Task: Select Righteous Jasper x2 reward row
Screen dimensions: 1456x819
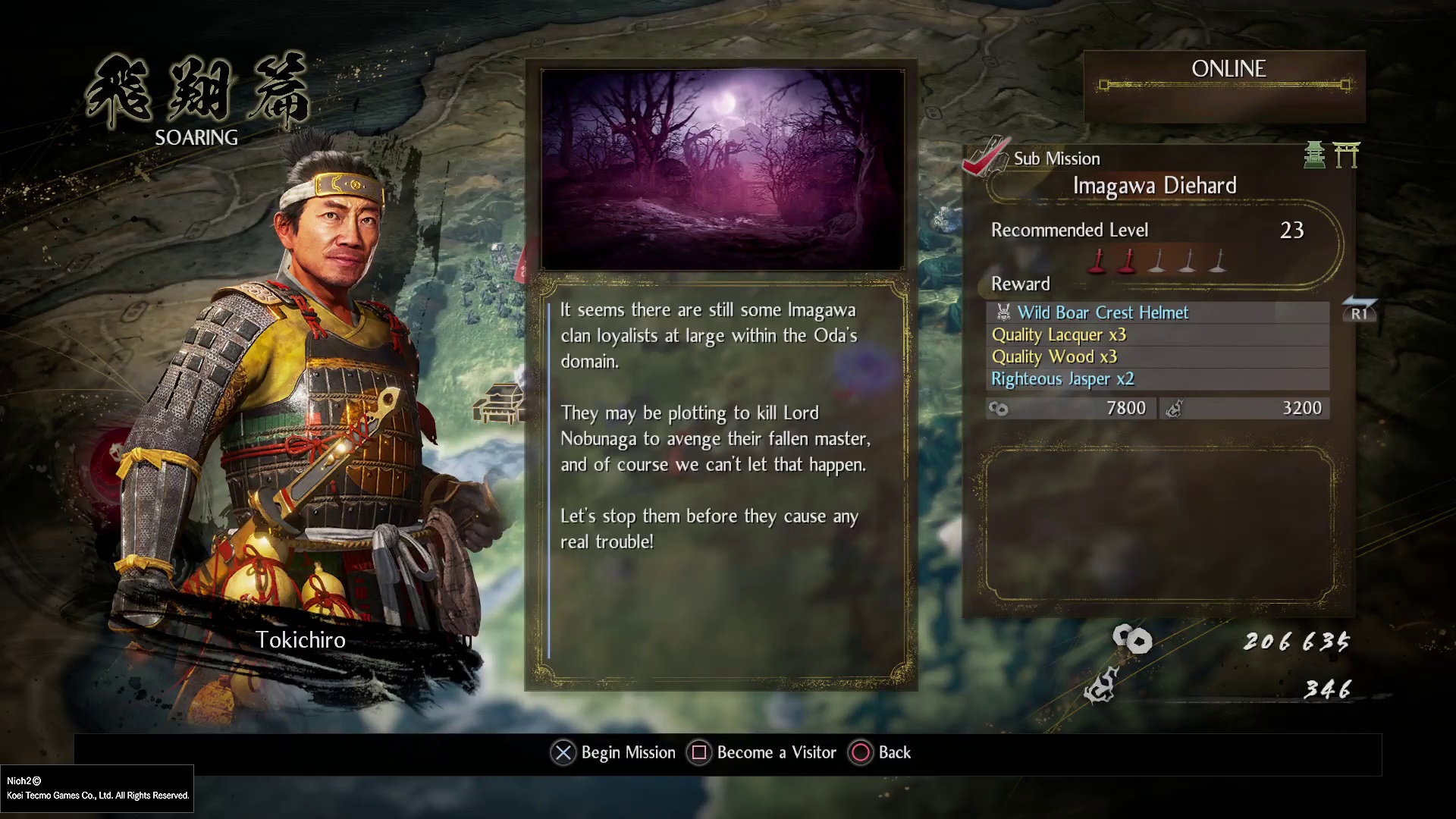Action: coord(1062,378)
